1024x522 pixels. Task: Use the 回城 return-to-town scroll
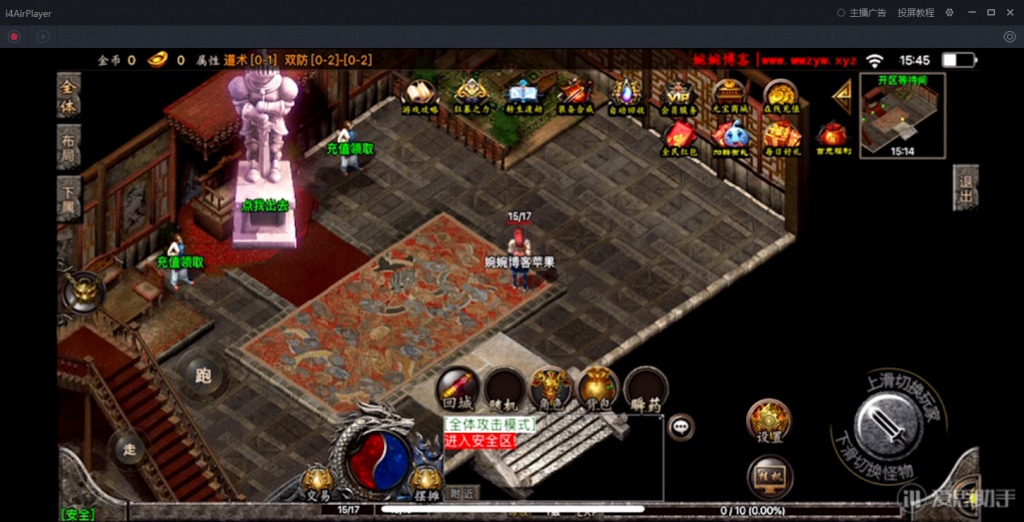coord(458,388)
